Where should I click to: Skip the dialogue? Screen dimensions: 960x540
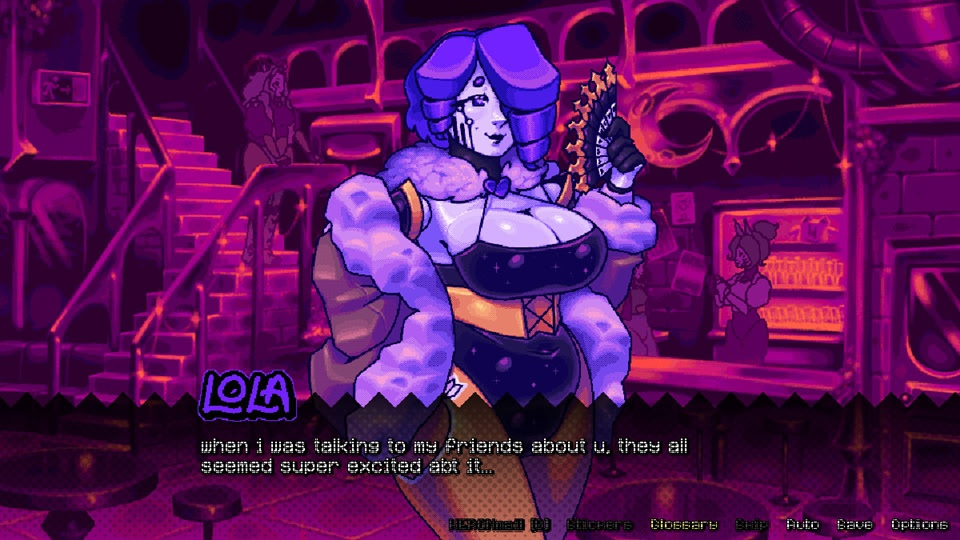pyautogui.click(x=752, y=524)
